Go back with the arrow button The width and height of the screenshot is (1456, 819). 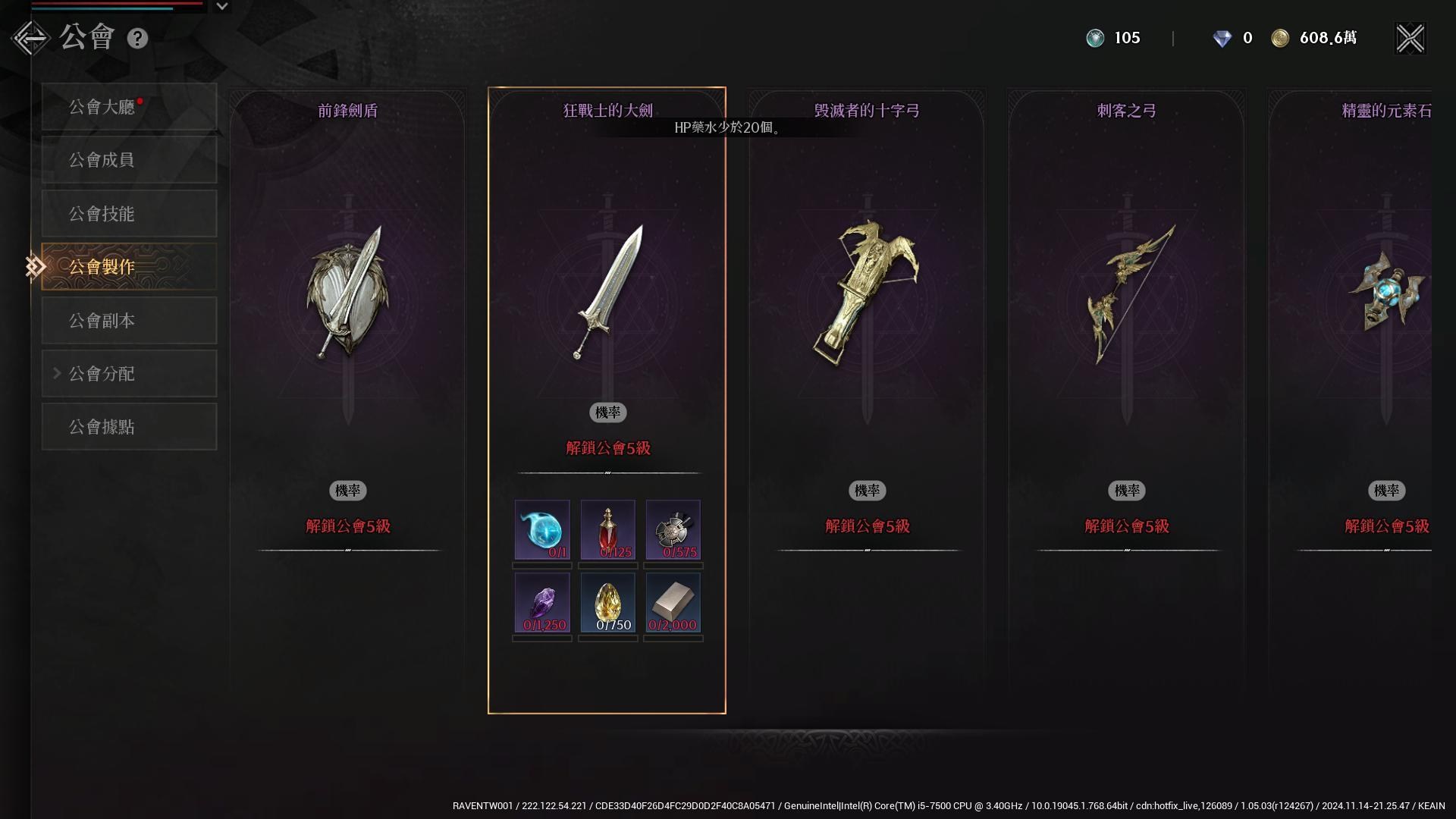tap(30, 38)
